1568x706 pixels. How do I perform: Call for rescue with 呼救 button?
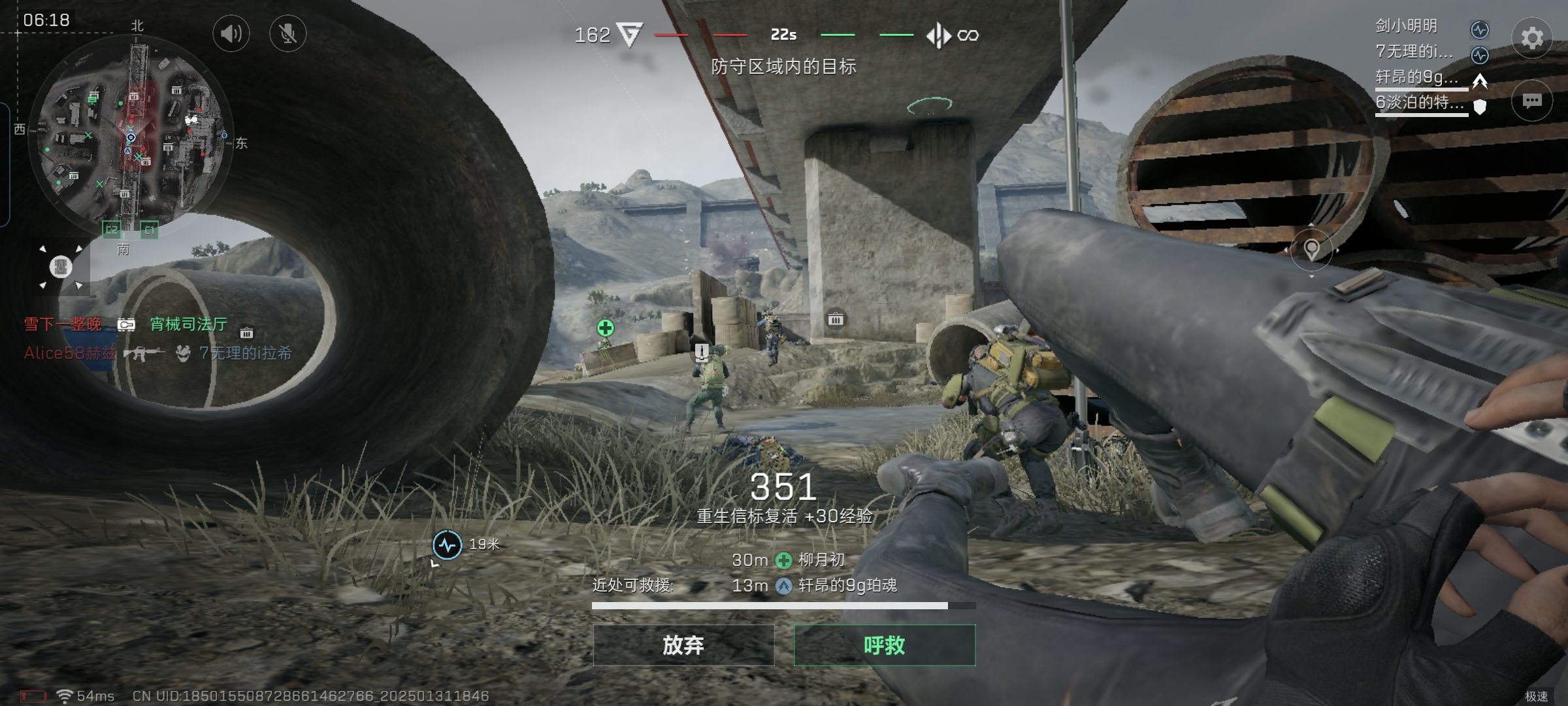tap(885, 645)
